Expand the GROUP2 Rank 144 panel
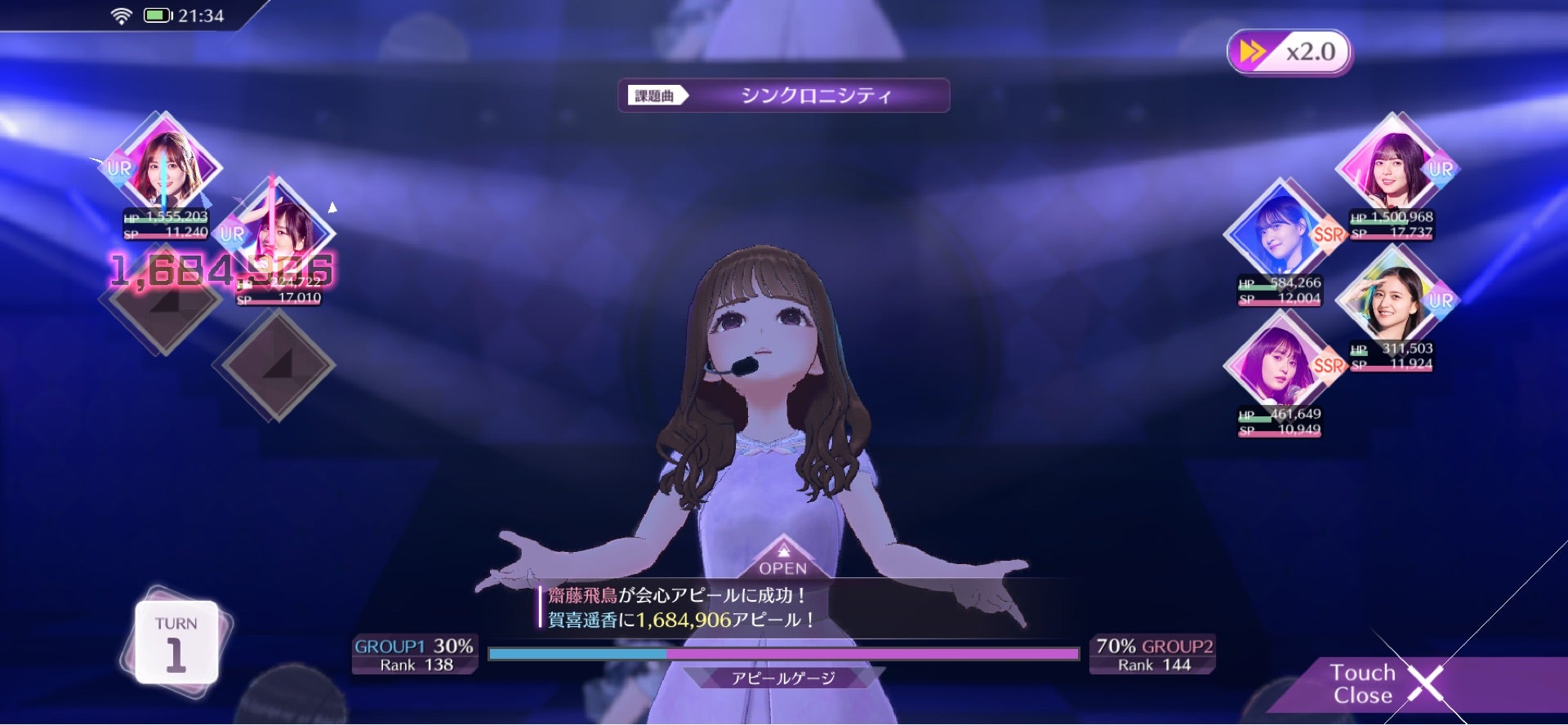The image size is (1568, 725). tap(1153, 654)
